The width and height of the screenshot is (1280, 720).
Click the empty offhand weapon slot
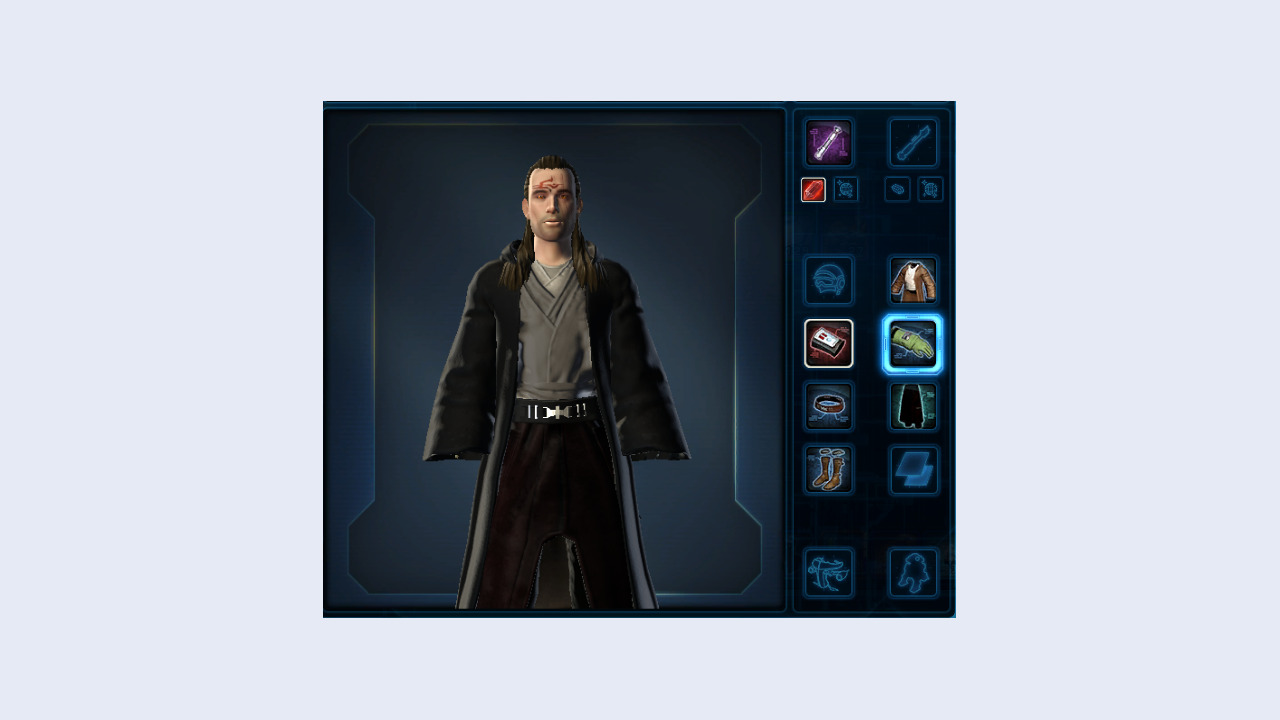point(911,142)
